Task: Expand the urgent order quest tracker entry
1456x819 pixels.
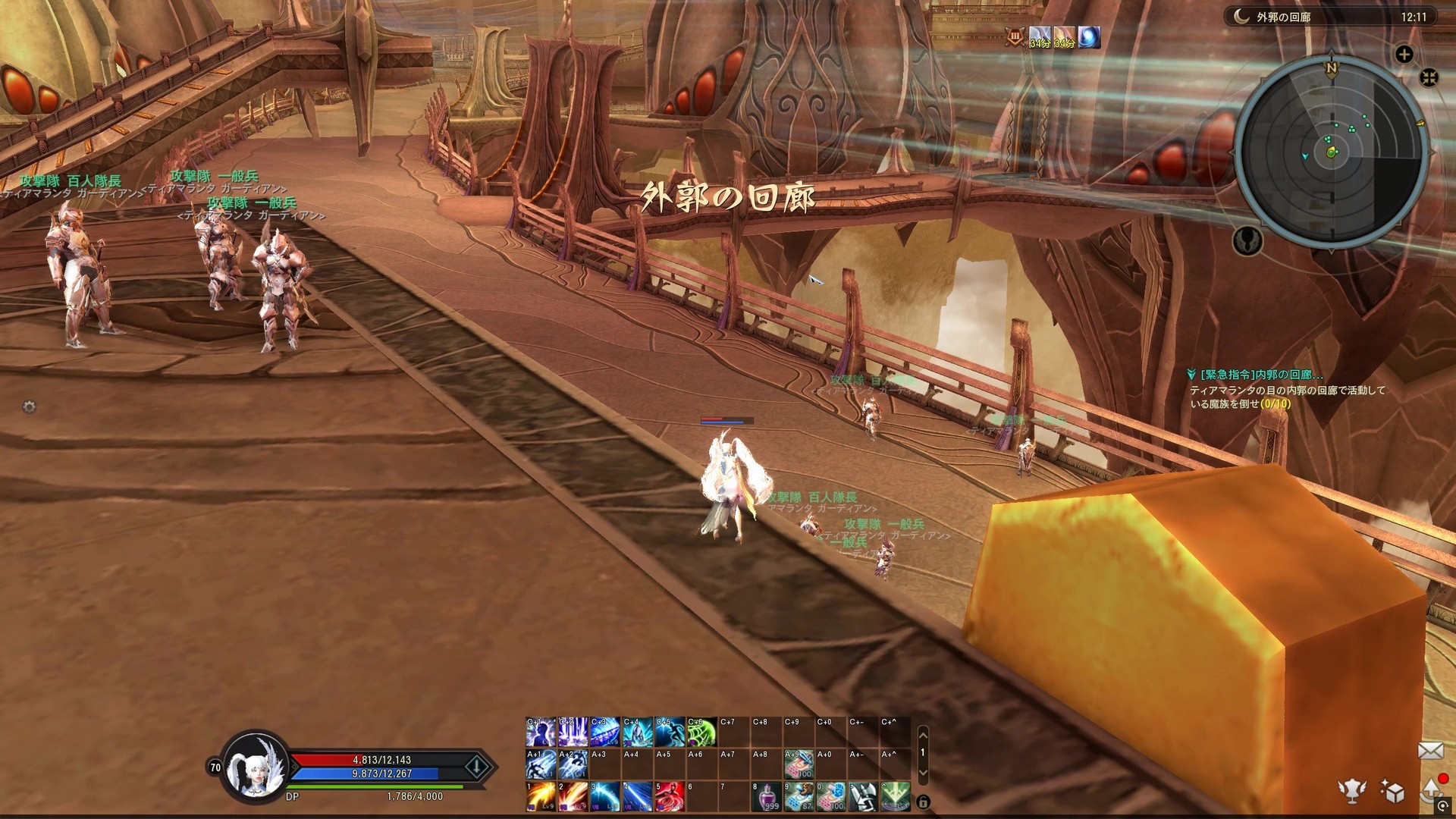Action: pyautogui.click(x=1255, y=375)
